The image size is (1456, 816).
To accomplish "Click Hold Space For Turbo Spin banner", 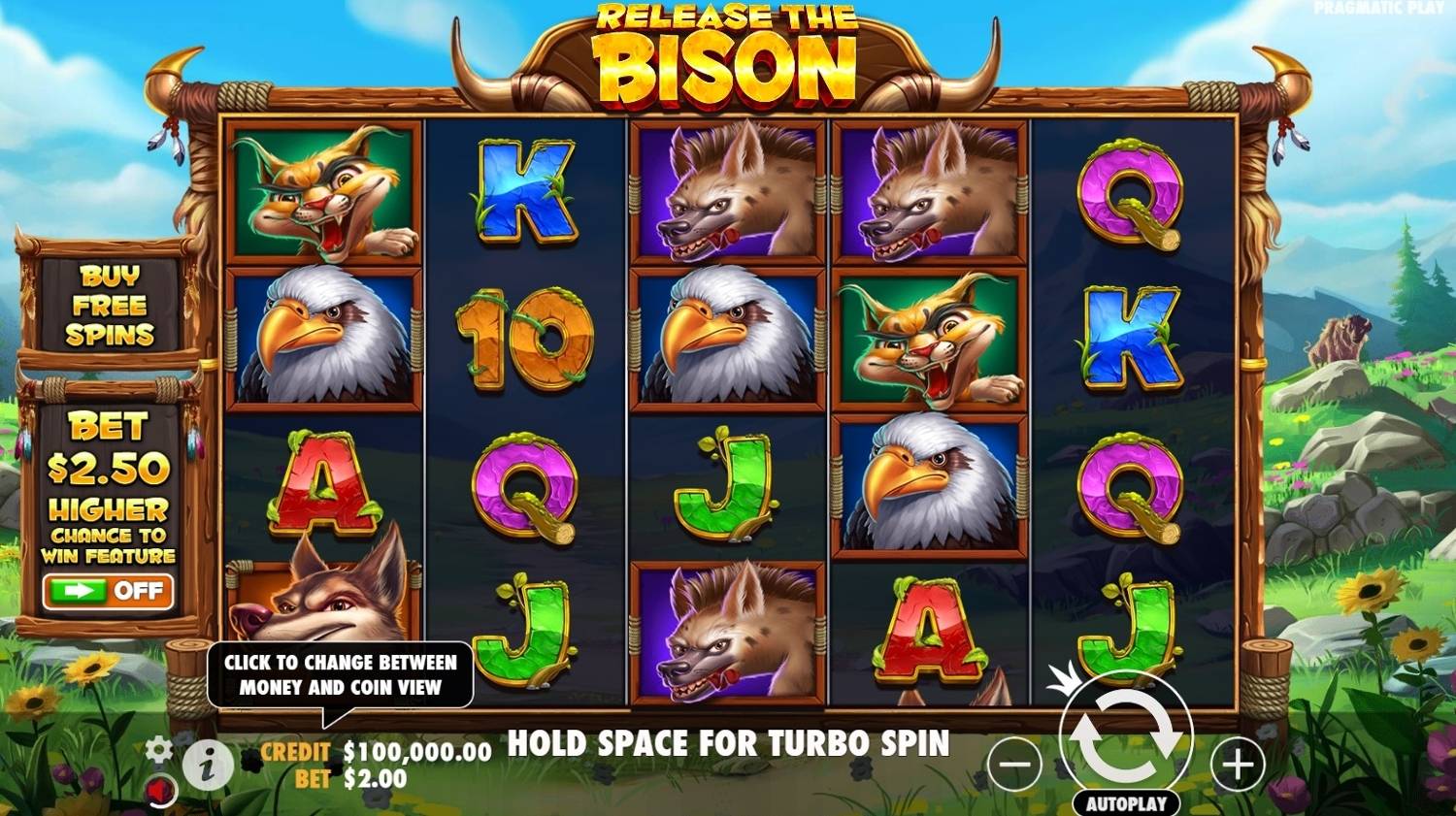I will click(728, 745).
